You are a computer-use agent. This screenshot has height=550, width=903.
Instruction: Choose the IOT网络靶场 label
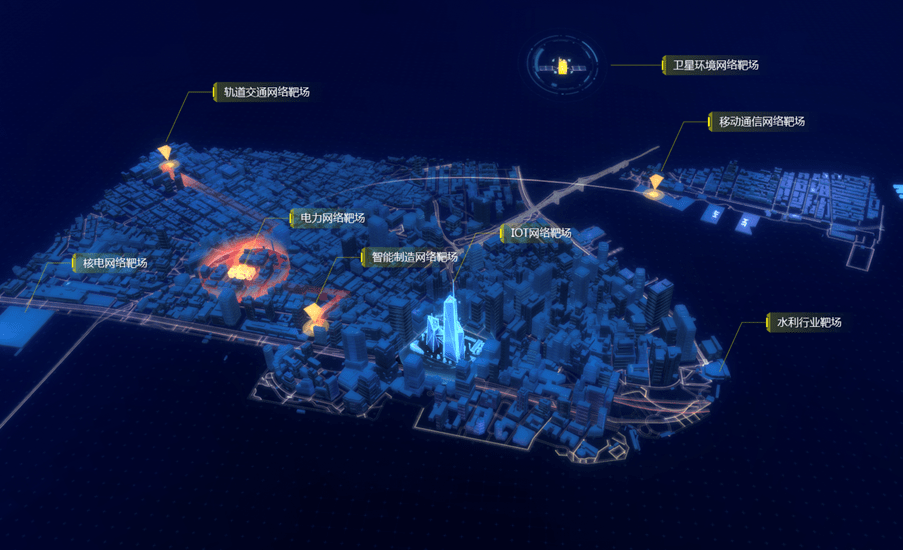click(x=540, y=233)
